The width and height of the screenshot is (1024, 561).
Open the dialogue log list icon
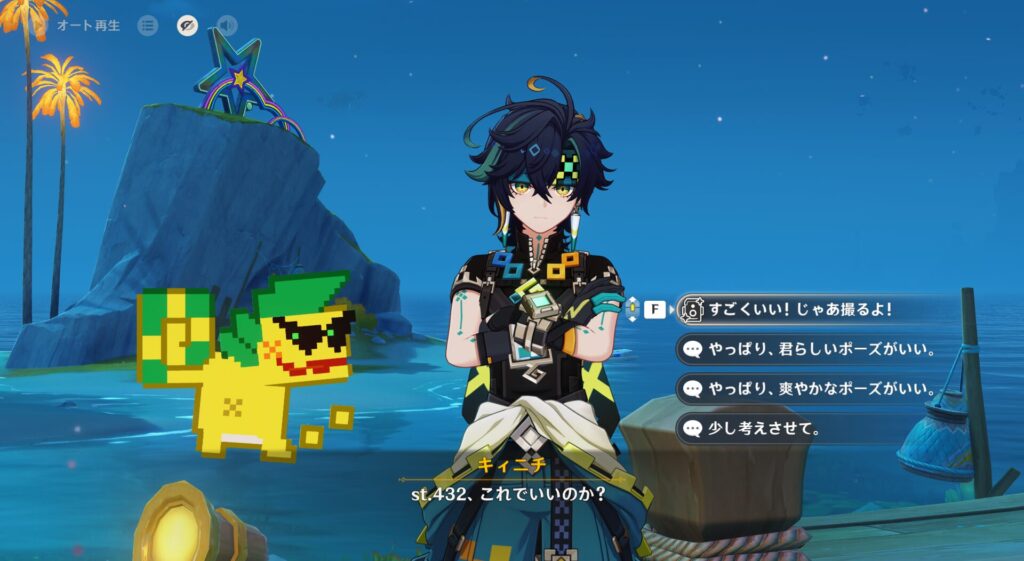[x=148, y=25]
